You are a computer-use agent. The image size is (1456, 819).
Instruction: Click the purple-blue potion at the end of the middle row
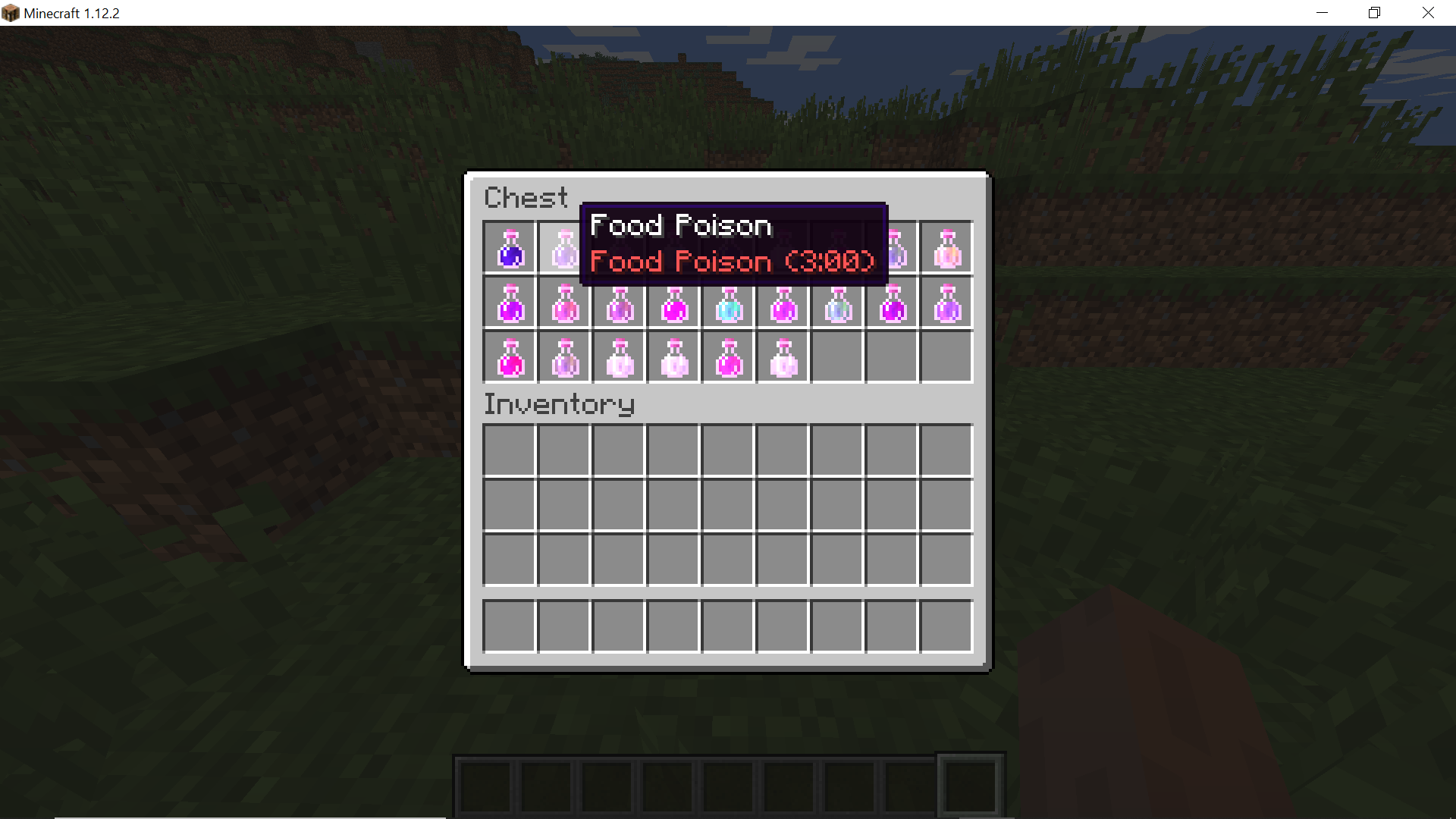point(946,303)
